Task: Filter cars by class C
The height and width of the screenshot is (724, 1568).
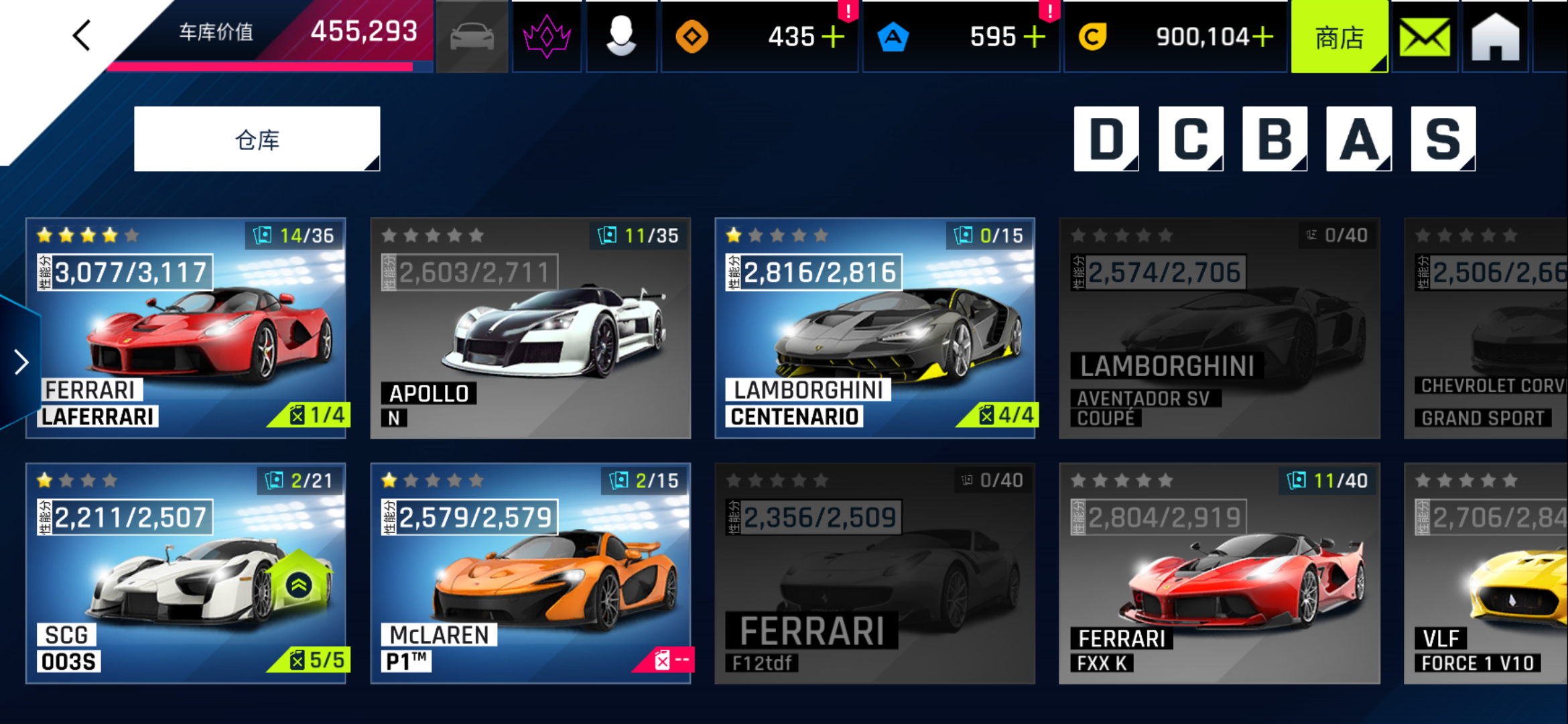Action: pos(1191,139)
